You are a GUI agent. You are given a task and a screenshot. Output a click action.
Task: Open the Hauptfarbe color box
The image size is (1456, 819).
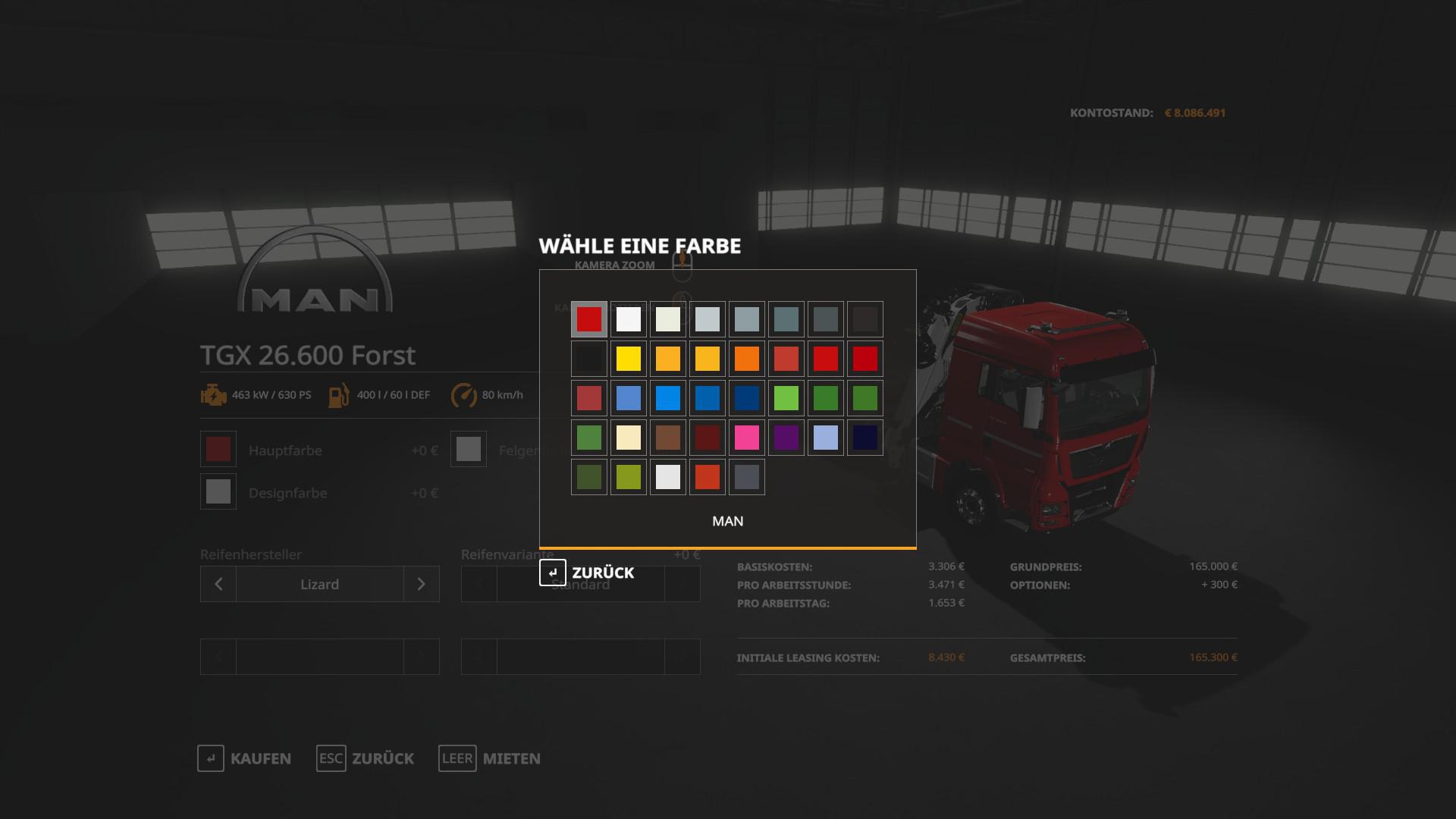point(218,450)
